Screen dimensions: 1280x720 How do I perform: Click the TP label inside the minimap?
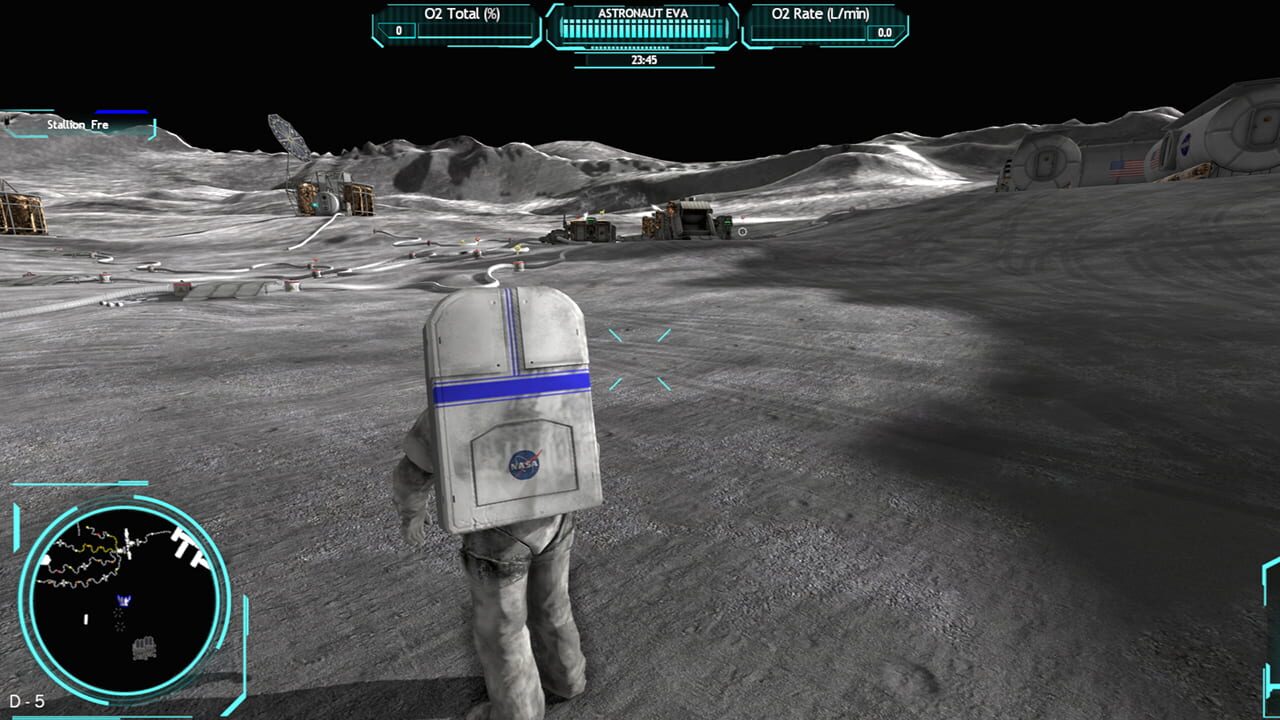click(x=188, y=547)
